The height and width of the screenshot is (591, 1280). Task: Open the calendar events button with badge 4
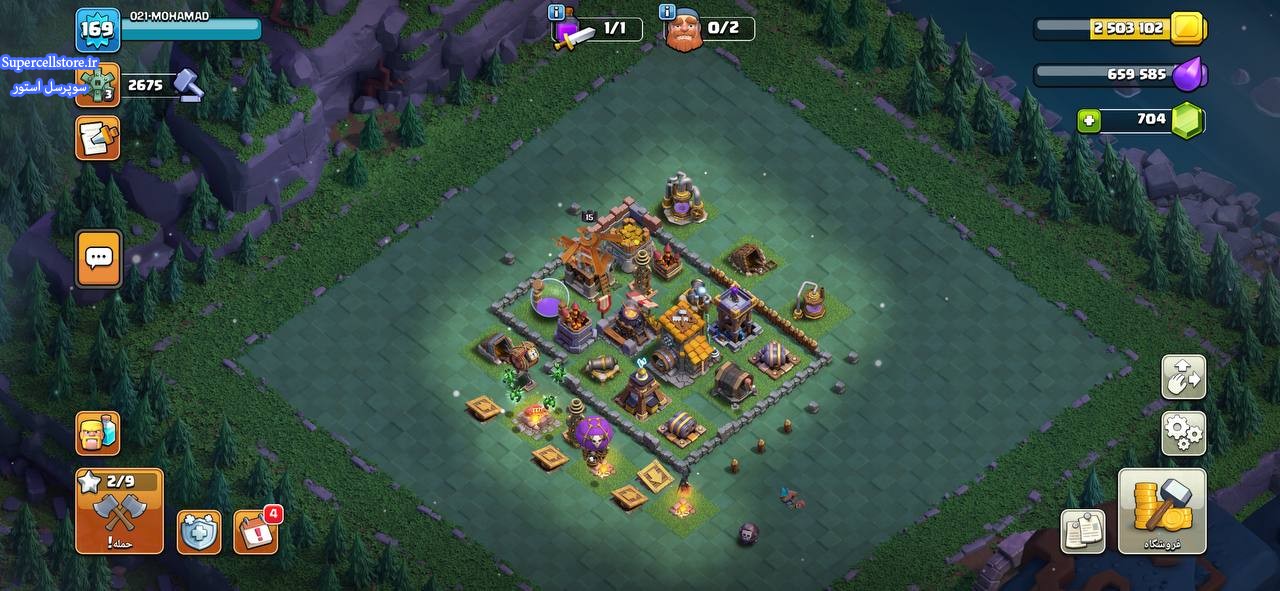(x=256, y=532)
